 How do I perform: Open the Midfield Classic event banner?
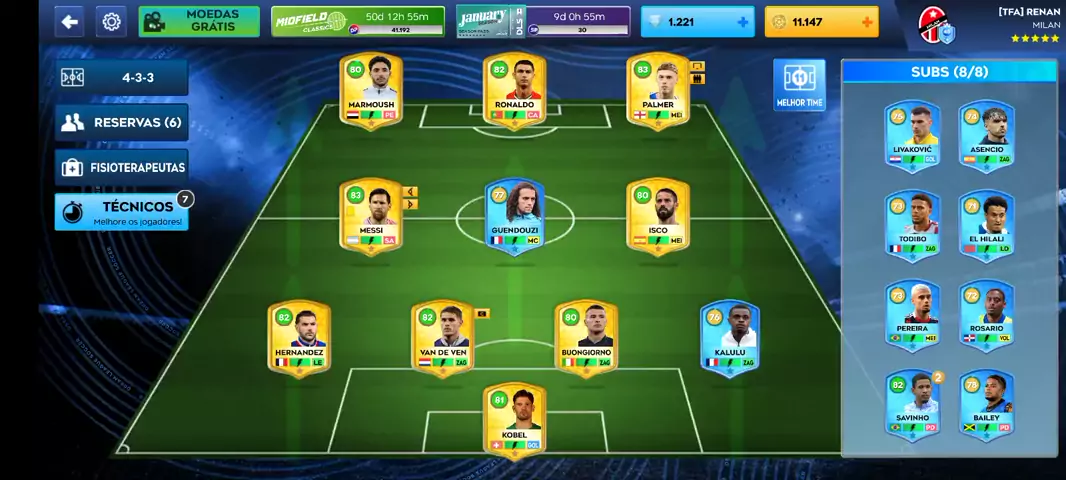click(357, 21)
